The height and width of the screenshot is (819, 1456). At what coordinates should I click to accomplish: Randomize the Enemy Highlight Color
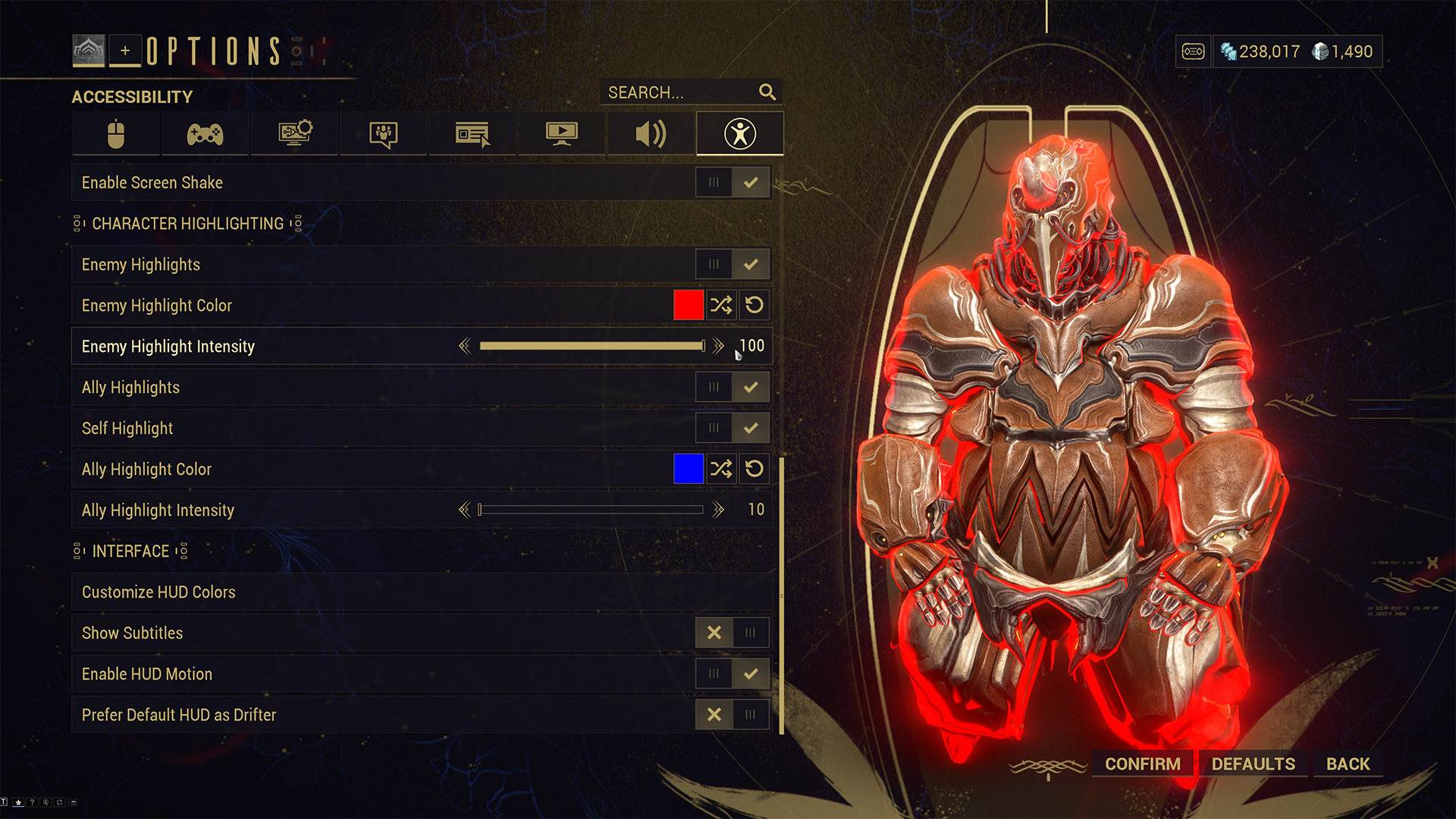[721, 306]
